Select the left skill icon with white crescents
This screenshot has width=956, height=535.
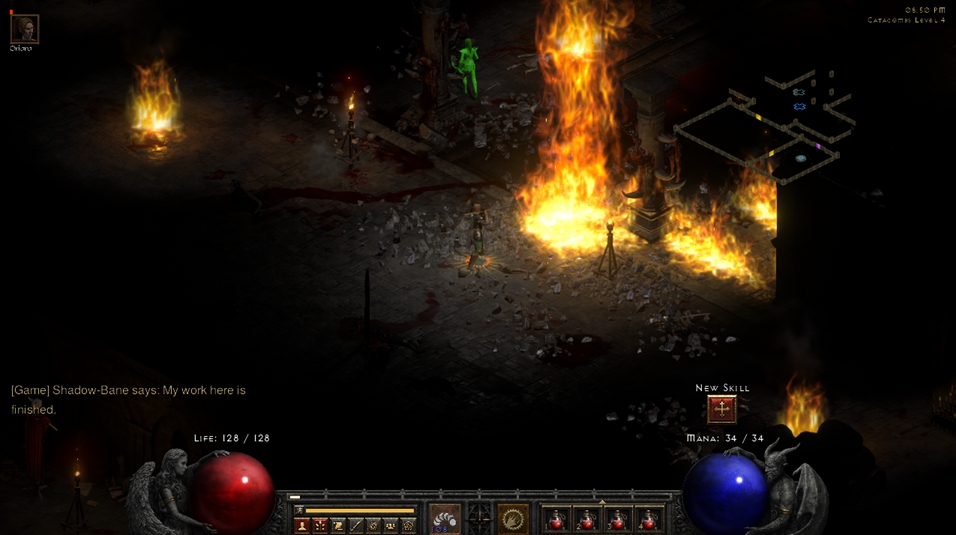coord(445,519)
